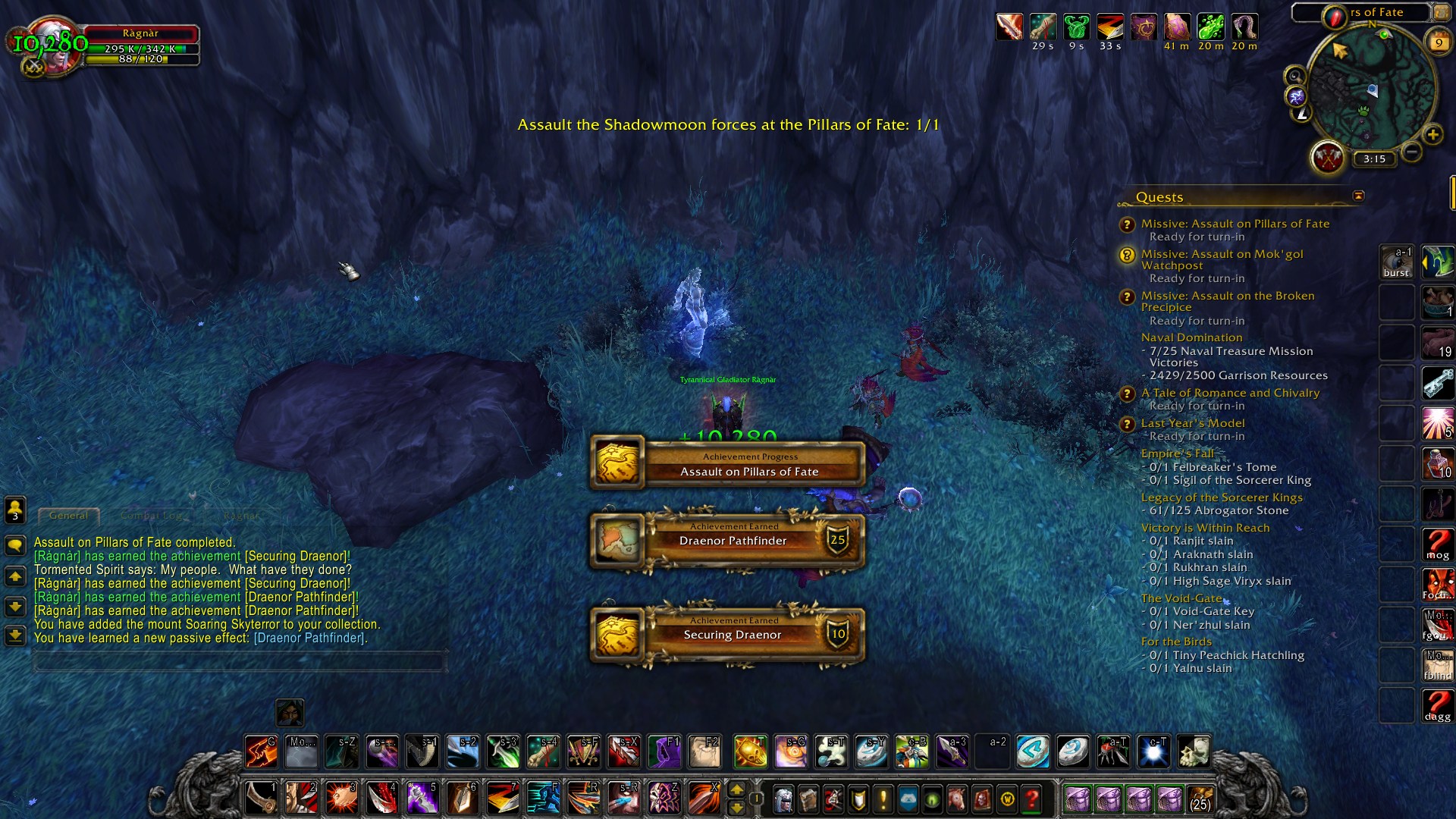Open the Combat Log chat tab

(x=152, y=516)
